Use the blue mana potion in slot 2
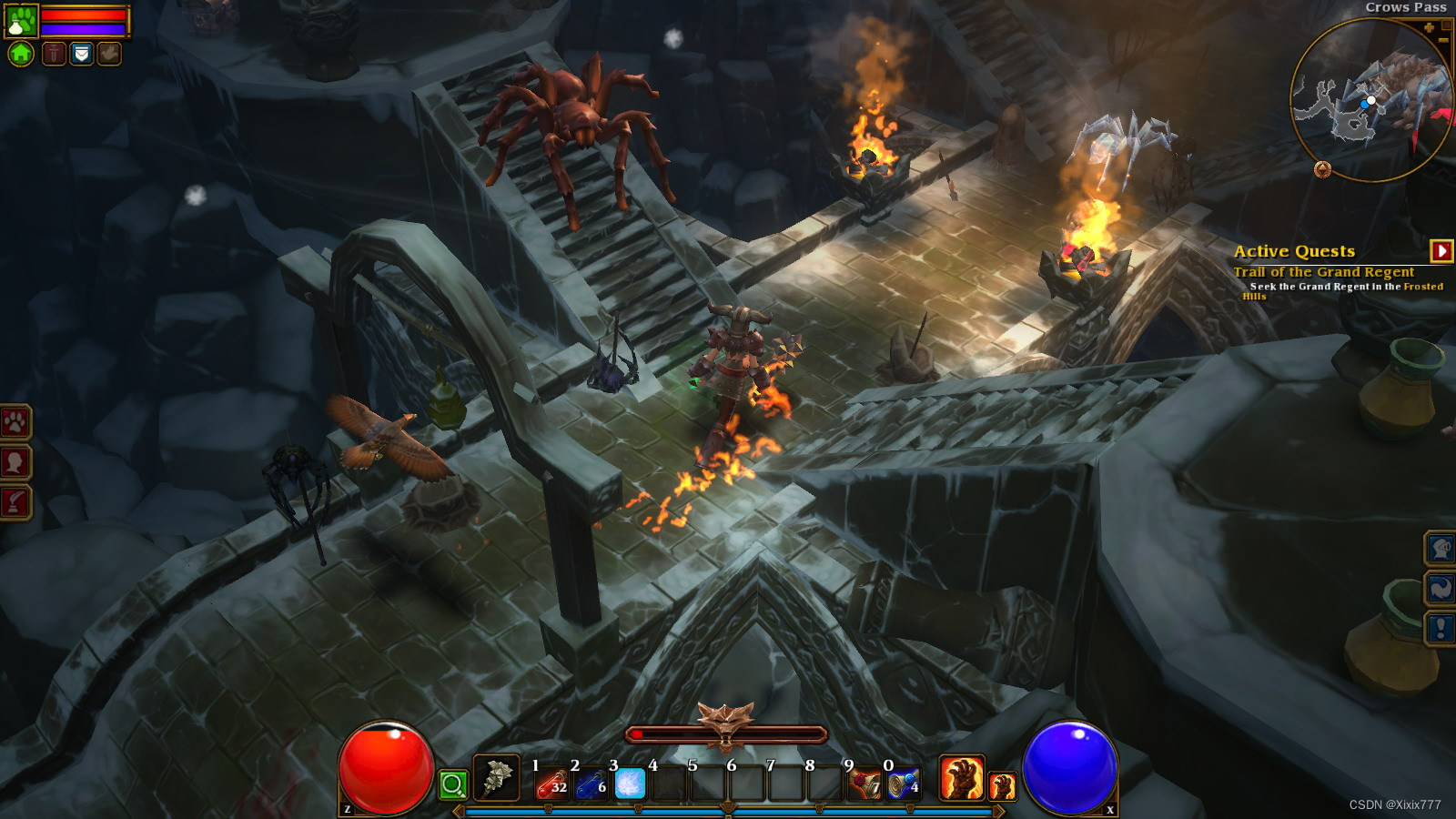 pyautogui.click(x=591, y=784)
